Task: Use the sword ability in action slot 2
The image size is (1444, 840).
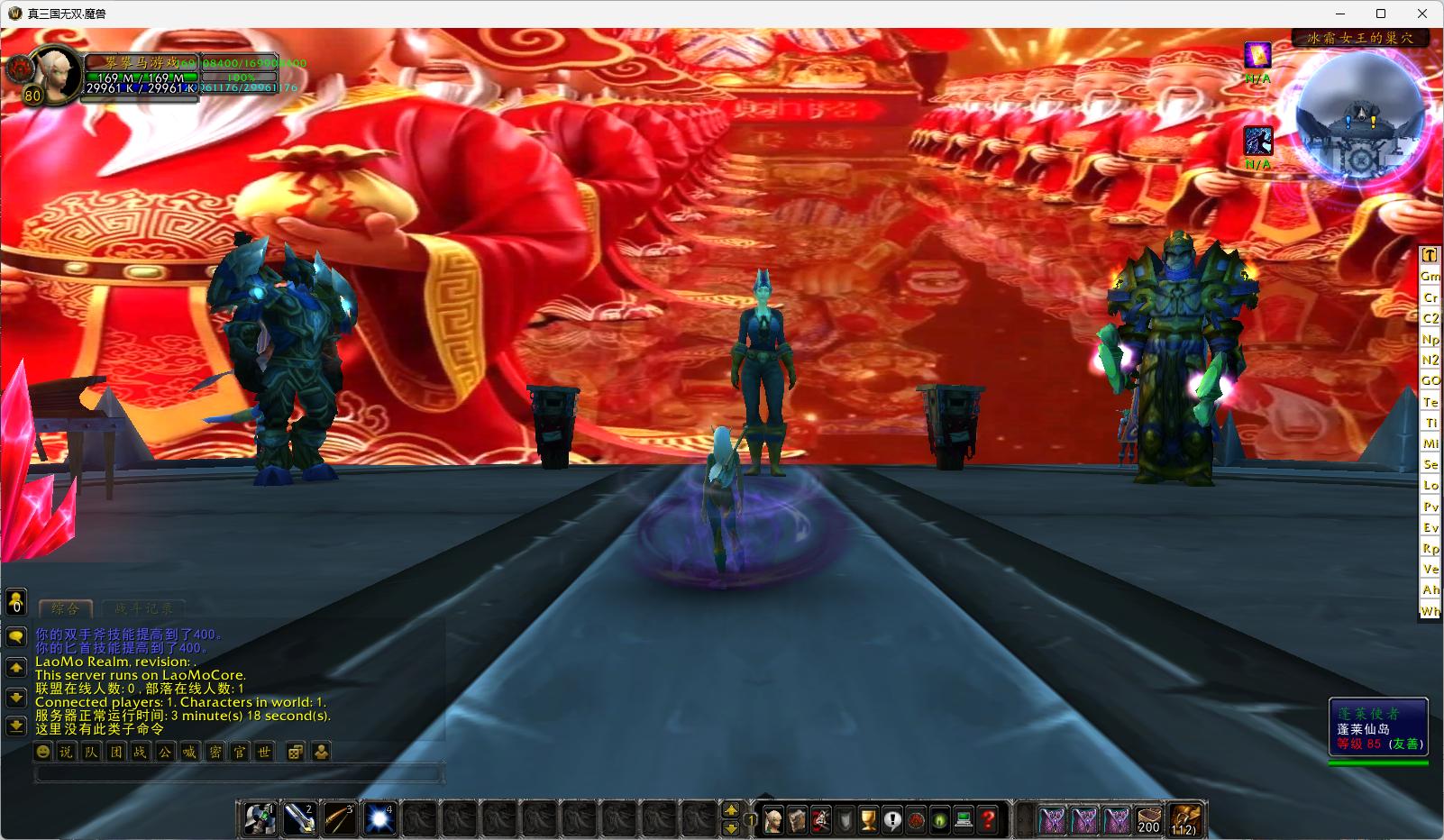Action: 299,819
